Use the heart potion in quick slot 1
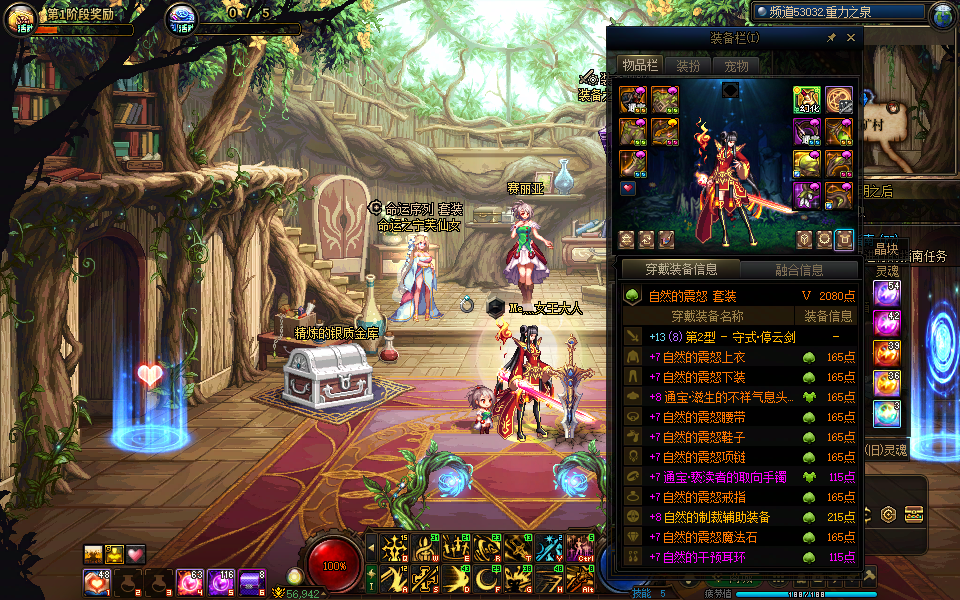The image size is (960, 600). click(97, 582)
